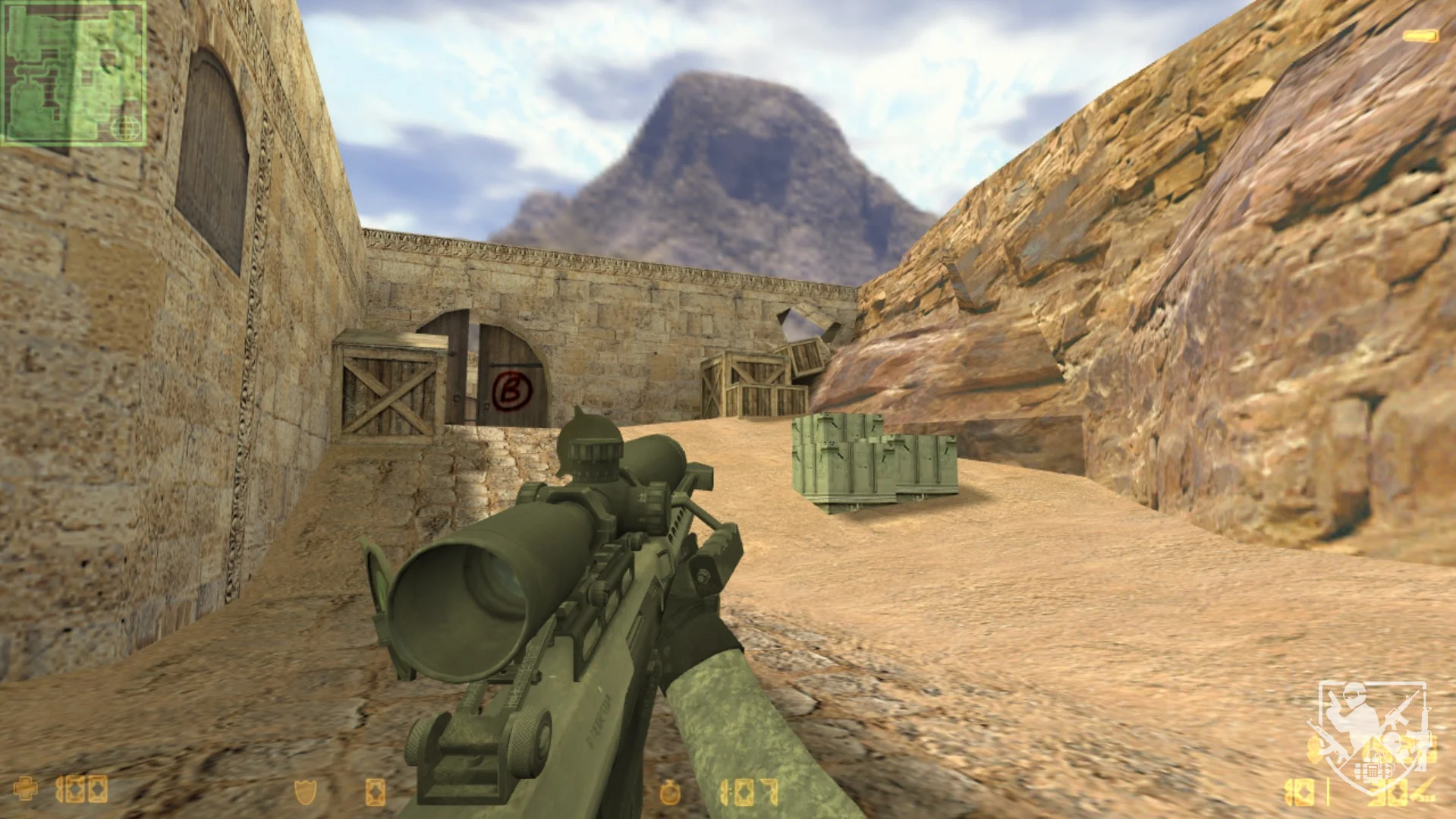Select the health cross icon
Viewport: 1456px width, 819px height.
(25, 789)
